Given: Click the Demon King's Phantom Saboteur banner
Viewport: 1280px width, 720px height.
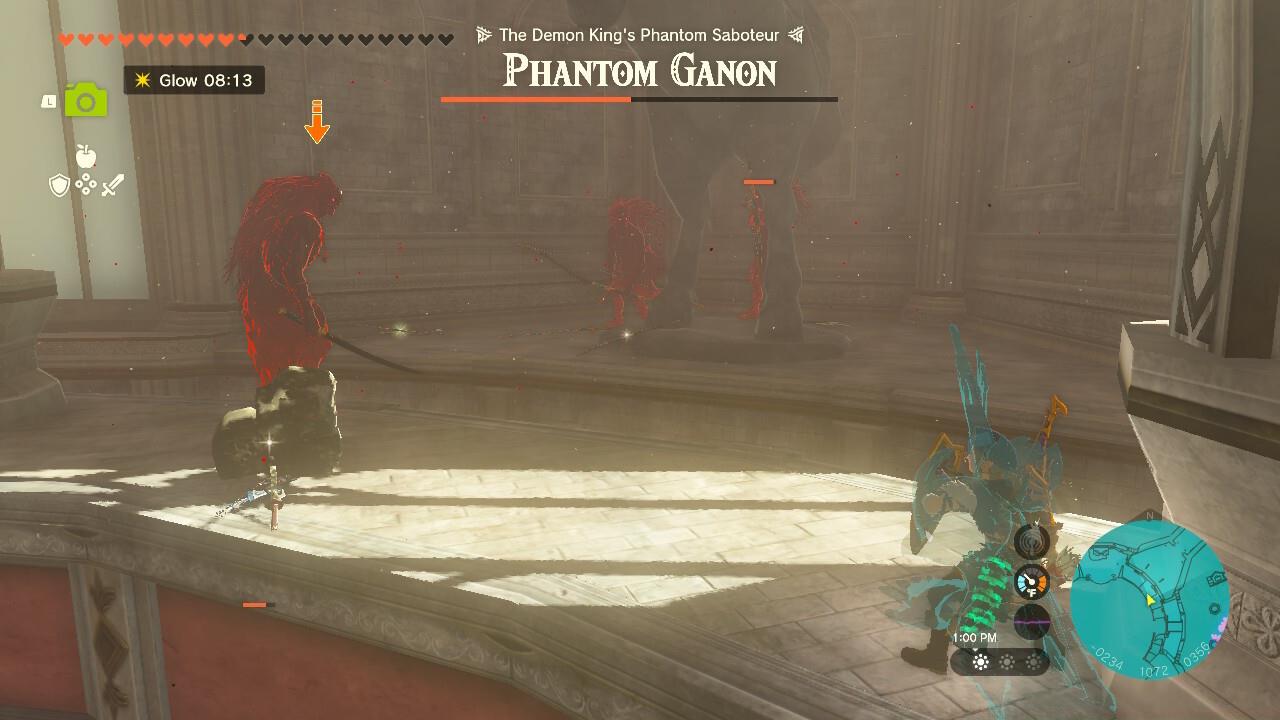Looking at the screenshot, I should [638, 34].
